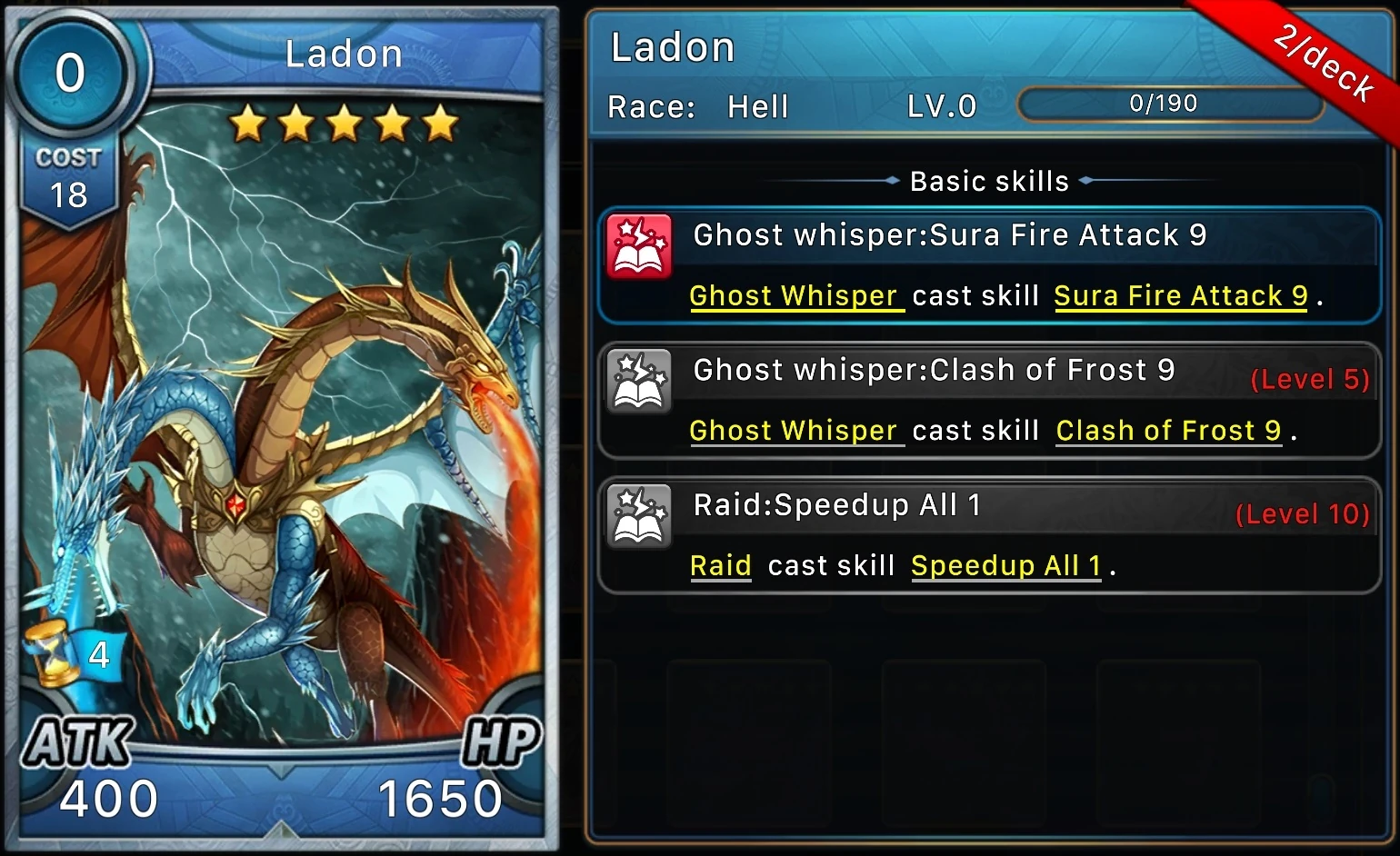Click the Speedup All 1 link
Image resolution: width=1400 pixels, height=856 pixels.
coord(1005,564)
